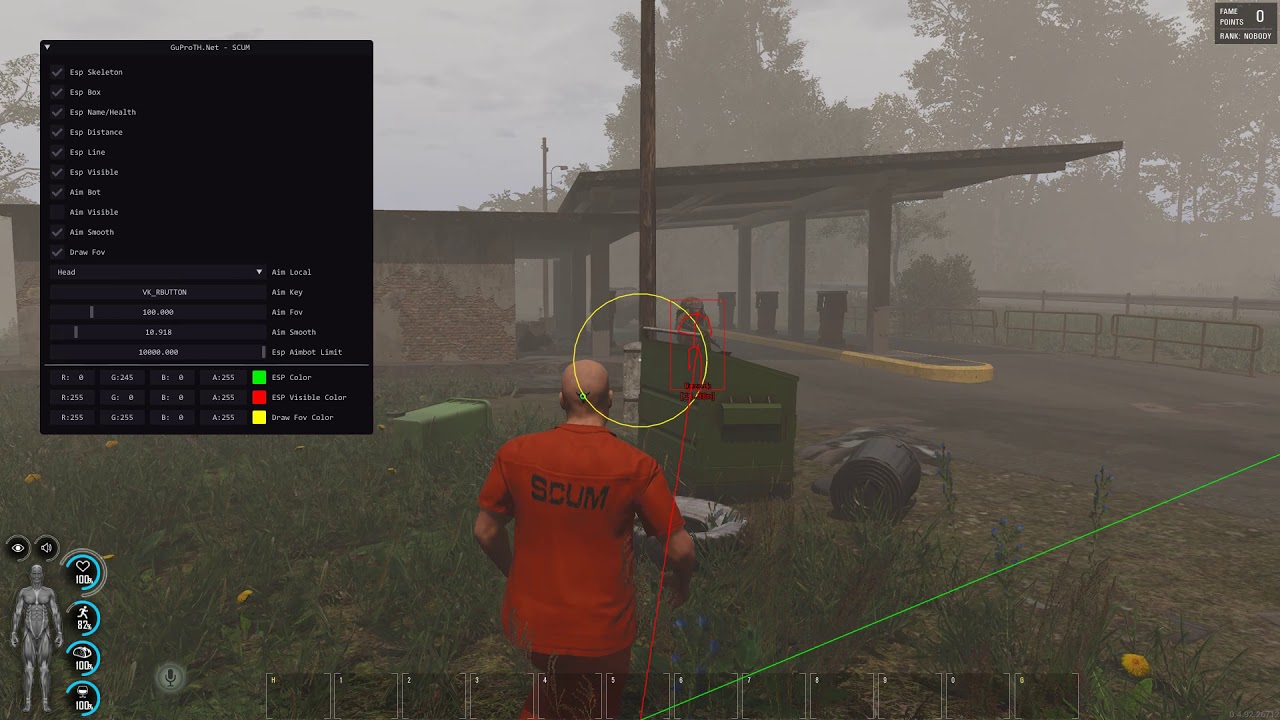The image size is (1280, 720).
Task: Mute the speaker audio icon
Action: pos(46,548)
